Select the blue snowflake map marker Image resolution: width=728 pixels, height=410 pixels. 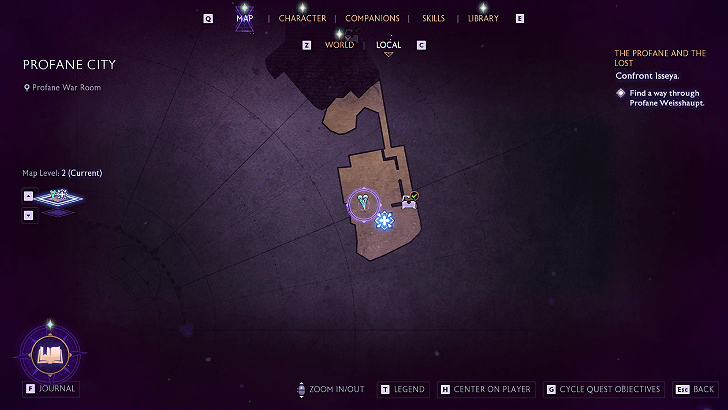[384, 220]
